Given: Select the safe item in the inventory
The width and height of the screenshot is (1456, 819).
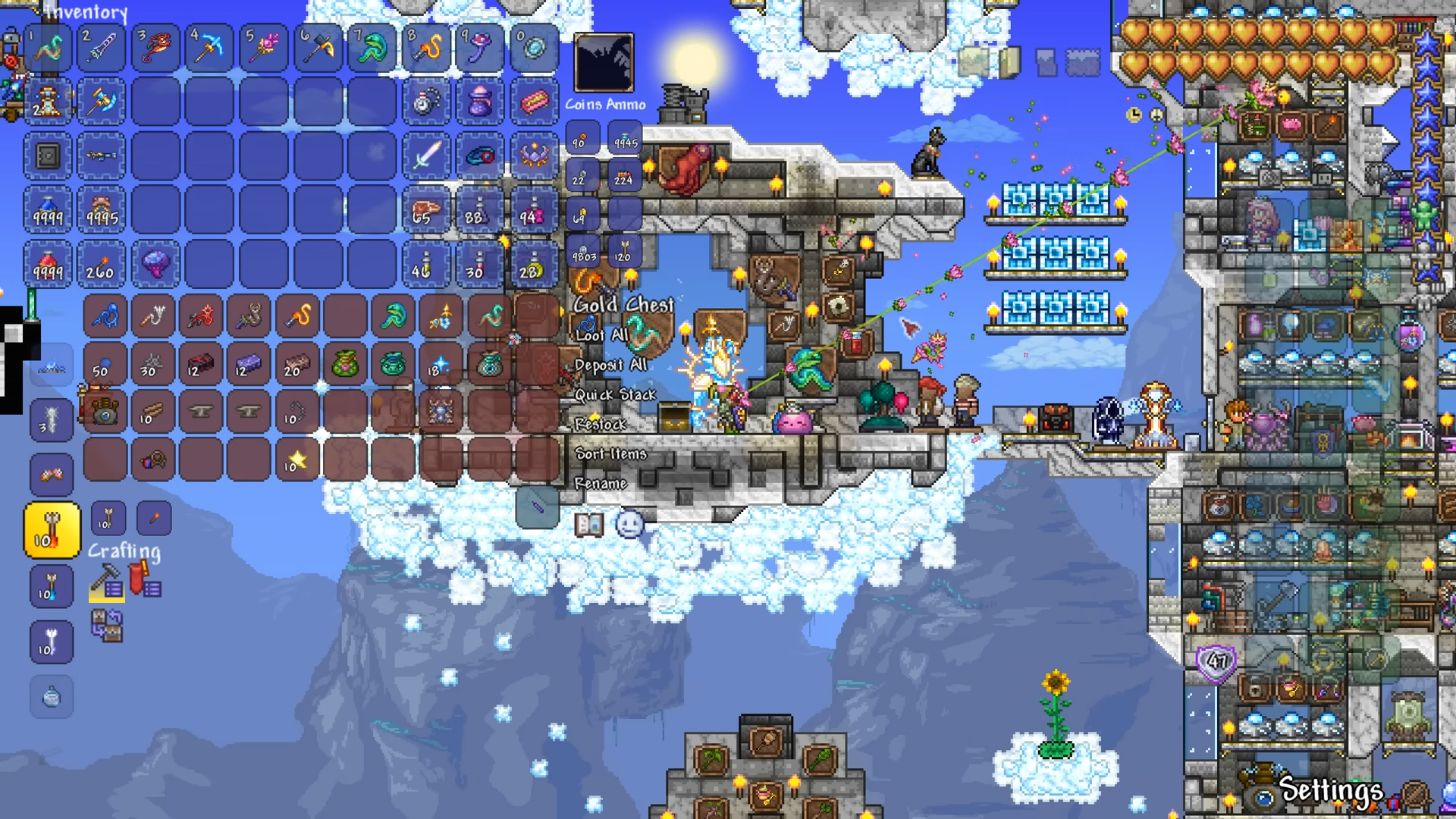Looking at the screenshot, I should 47,156.
